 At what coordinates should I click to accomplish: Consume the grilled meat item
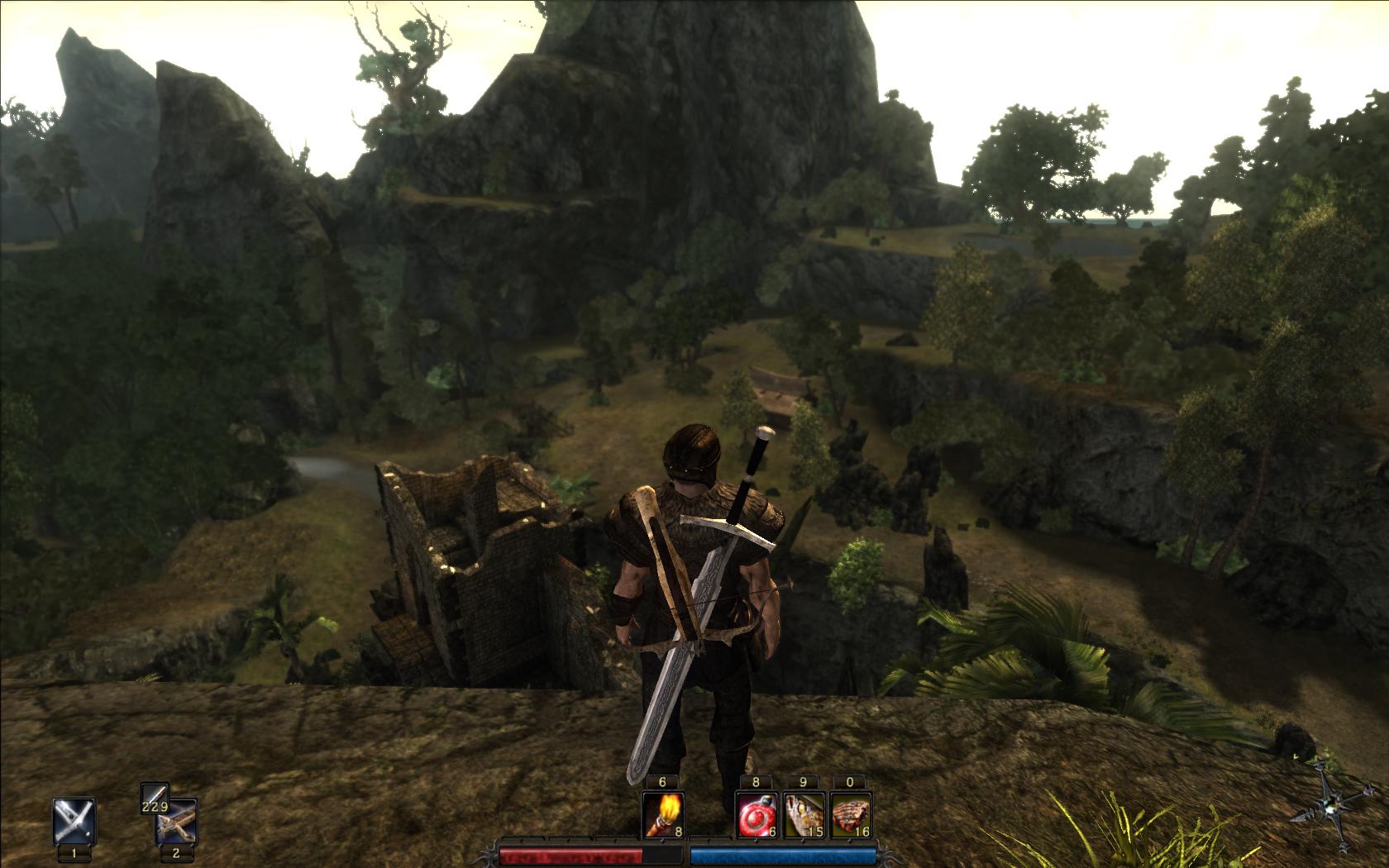851,814
